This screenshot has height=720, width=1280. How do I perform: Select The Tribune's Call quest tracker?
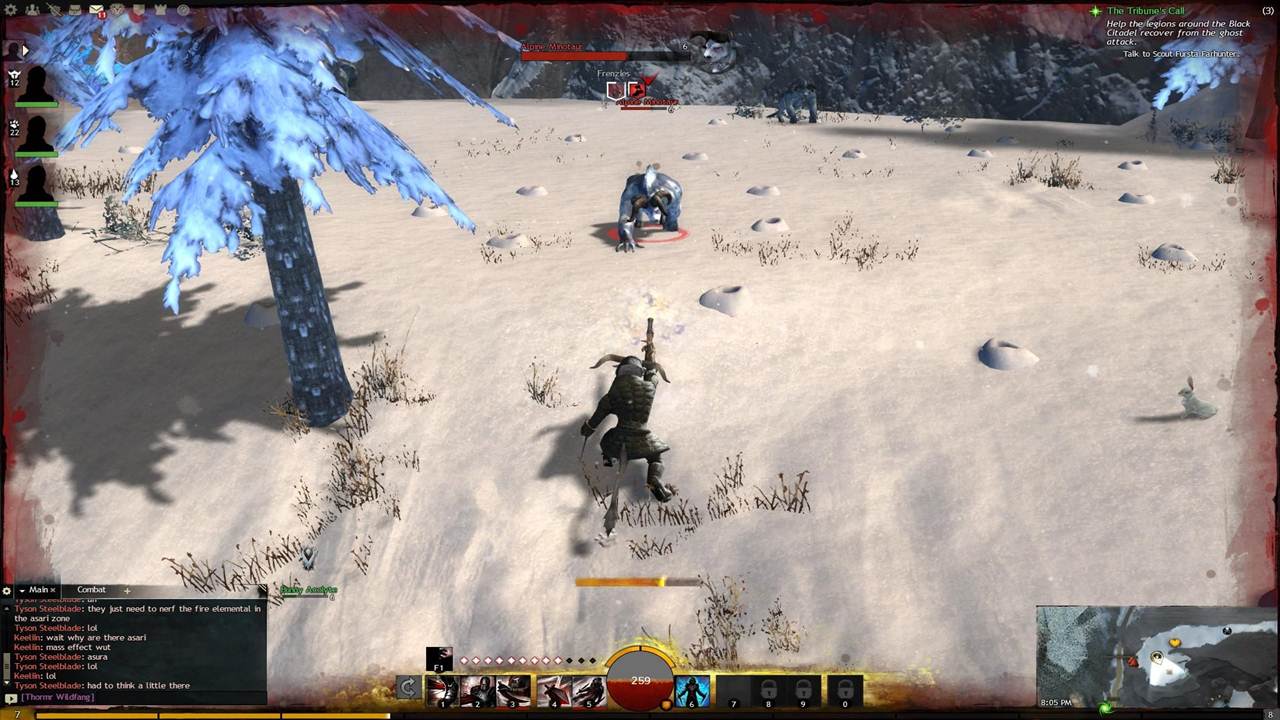pyautogui.click(x=1145, y=11)
